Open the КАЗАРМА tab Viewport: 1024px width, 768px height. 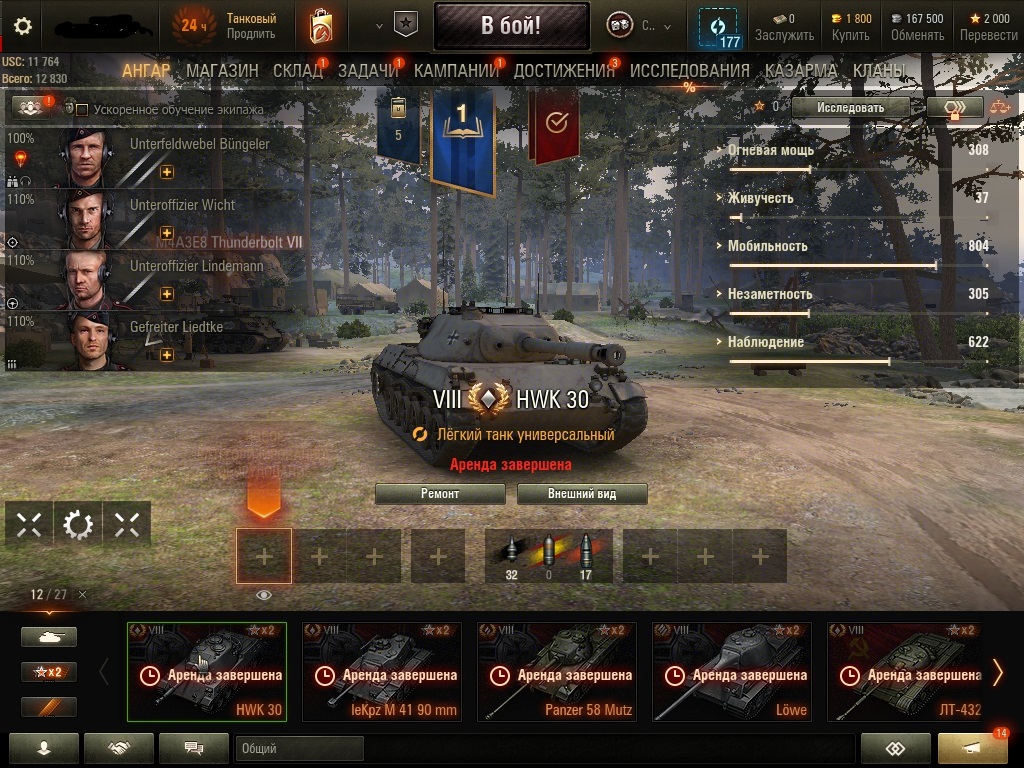[801, 71]
